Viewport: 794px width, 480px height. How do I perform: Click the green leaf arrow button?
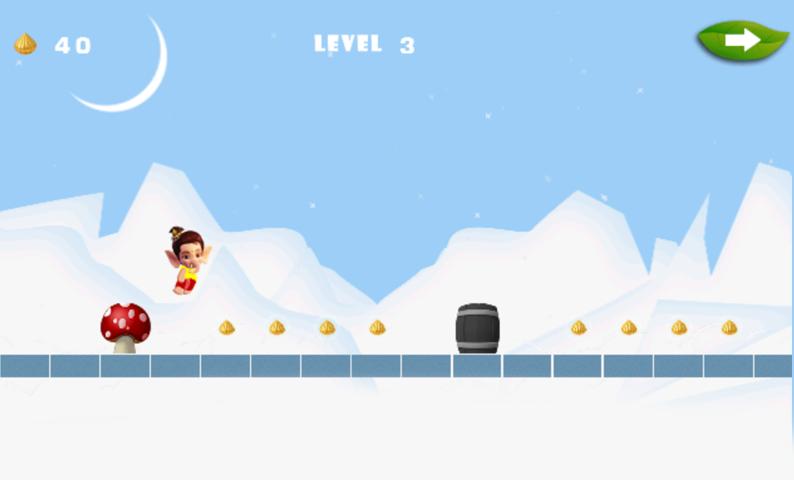pos(742,40)
